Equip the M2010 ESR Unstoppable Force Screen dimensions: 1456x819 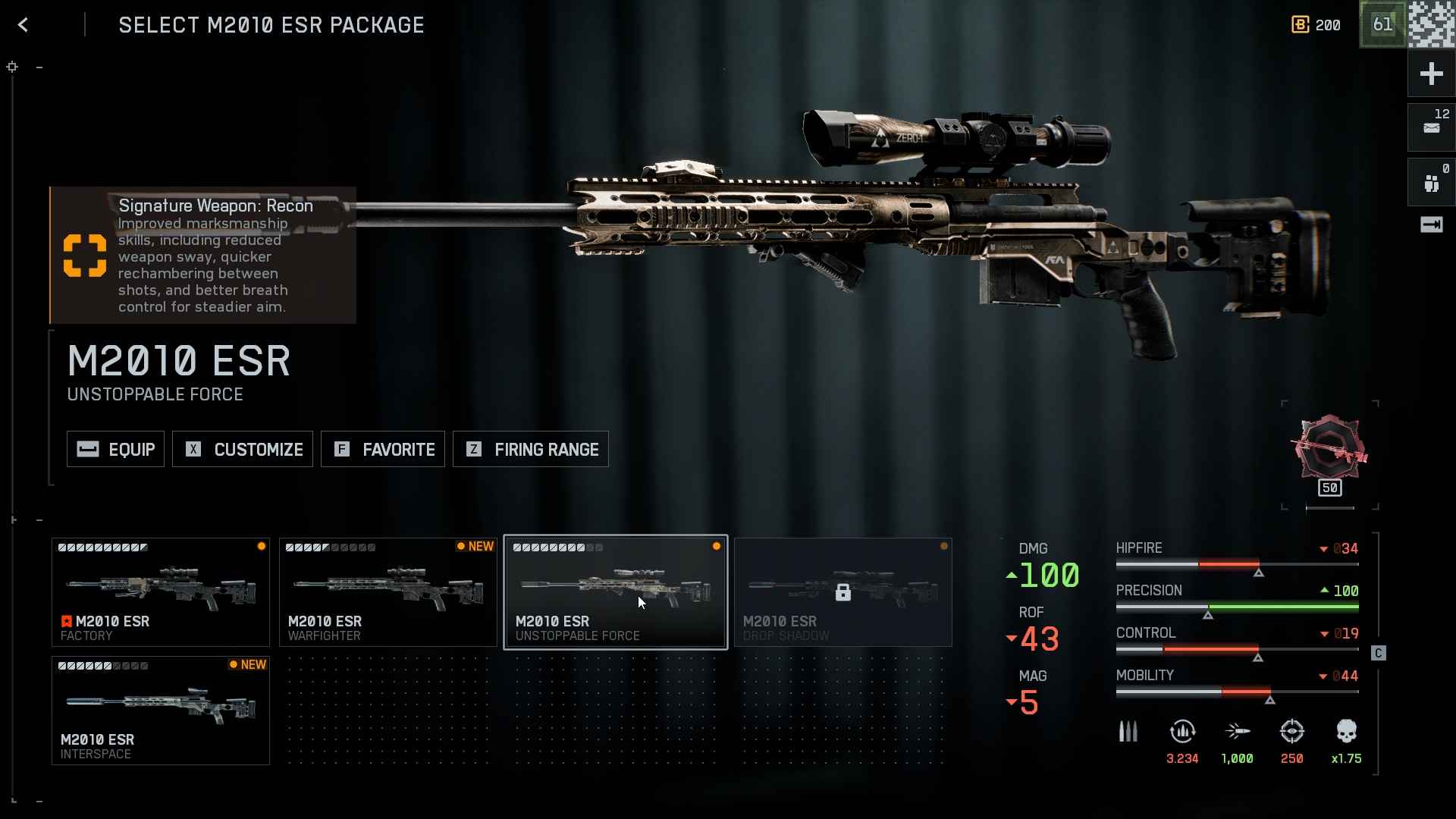pyautogui.click(x=115, y=450)
